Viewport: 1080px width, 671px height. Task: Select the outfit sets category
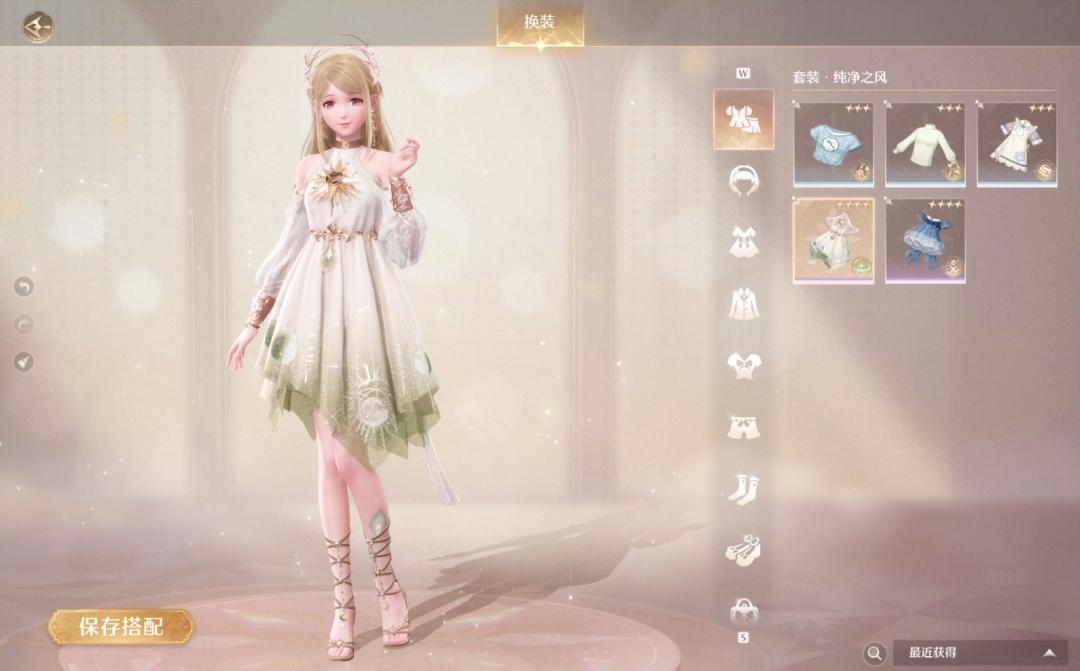click(x=743, y=119)
